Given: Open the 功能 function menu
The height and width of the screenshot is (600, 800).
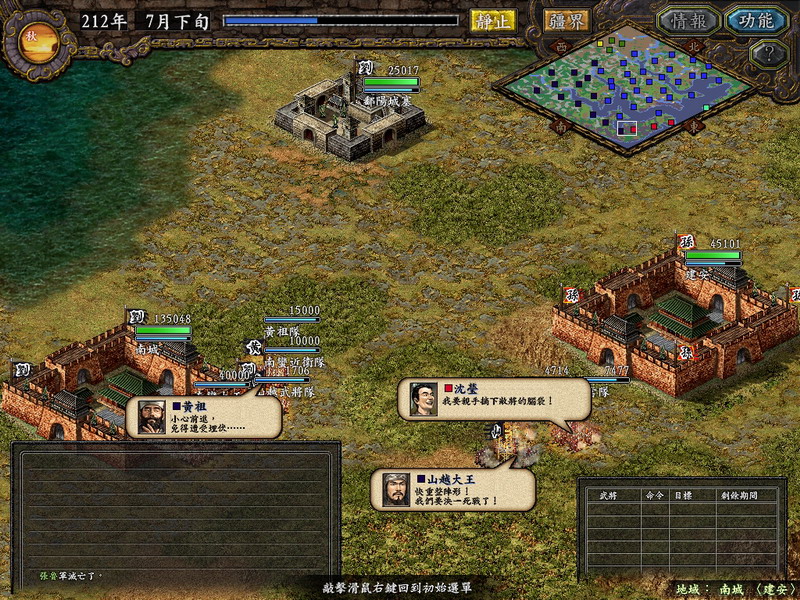Looking at the screenshot, I should click(x=757, y=20).
